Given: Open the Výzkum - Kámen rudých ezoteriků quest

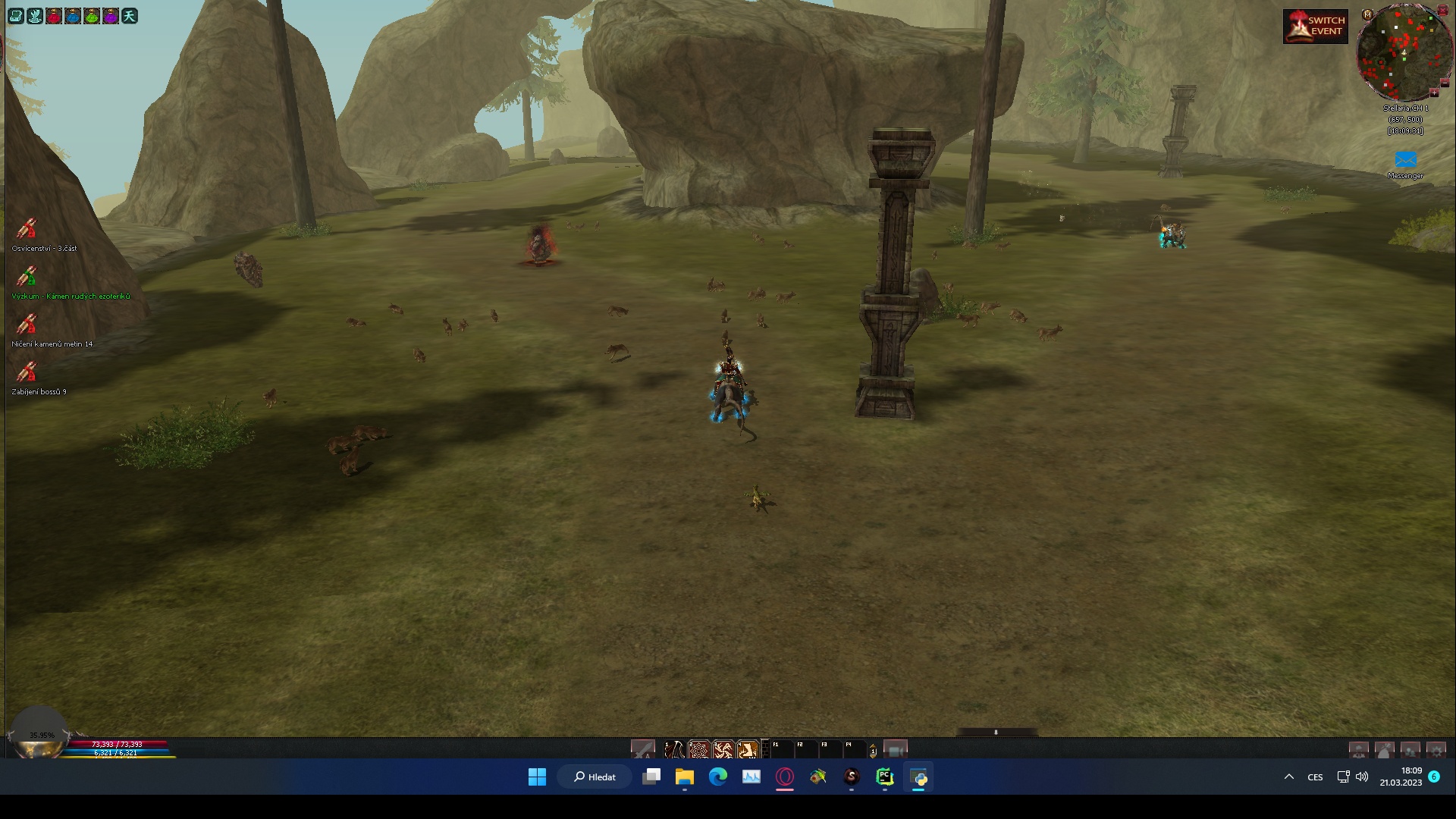Looking at the screenshot, I should pyautogui.click(x=27, y=276).
